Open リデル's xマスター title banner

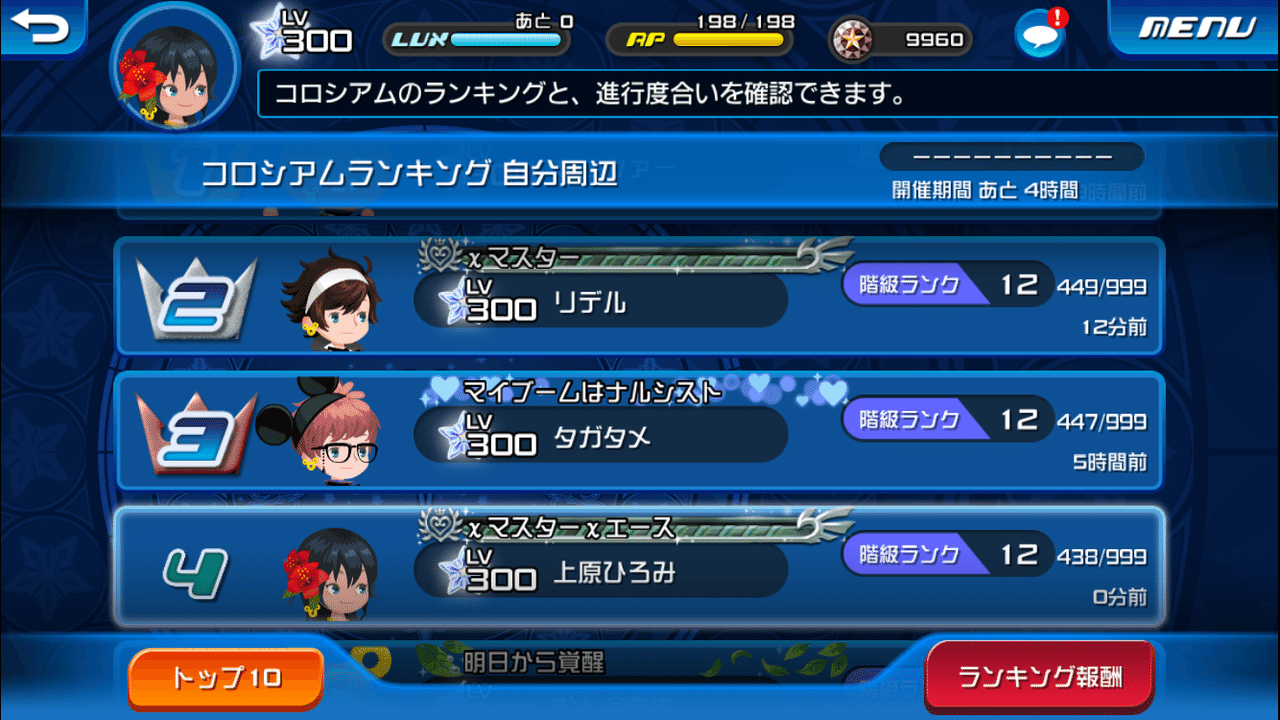coord(600,257)
